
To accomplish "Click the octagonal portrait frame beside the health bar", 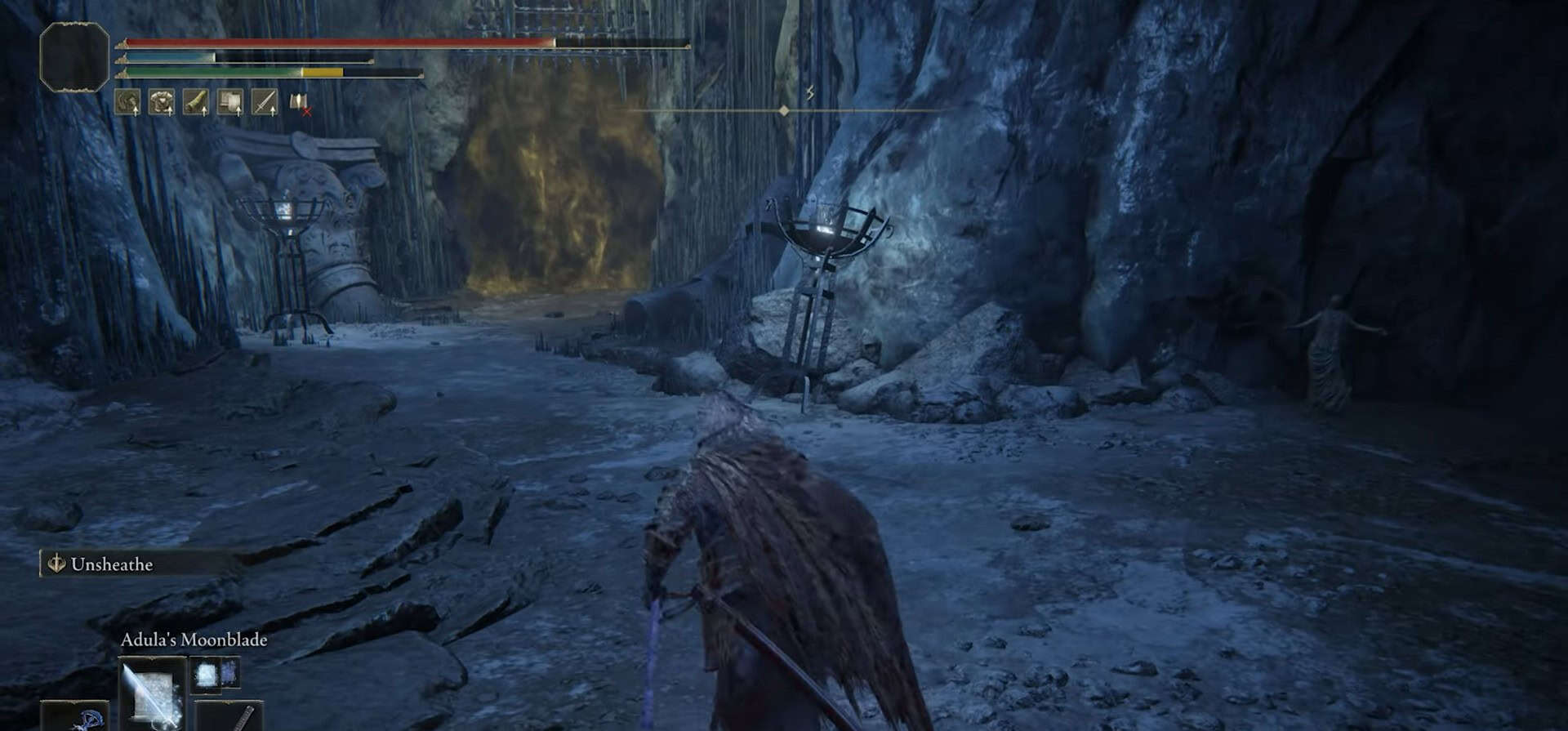I will (x=74, y=56).
